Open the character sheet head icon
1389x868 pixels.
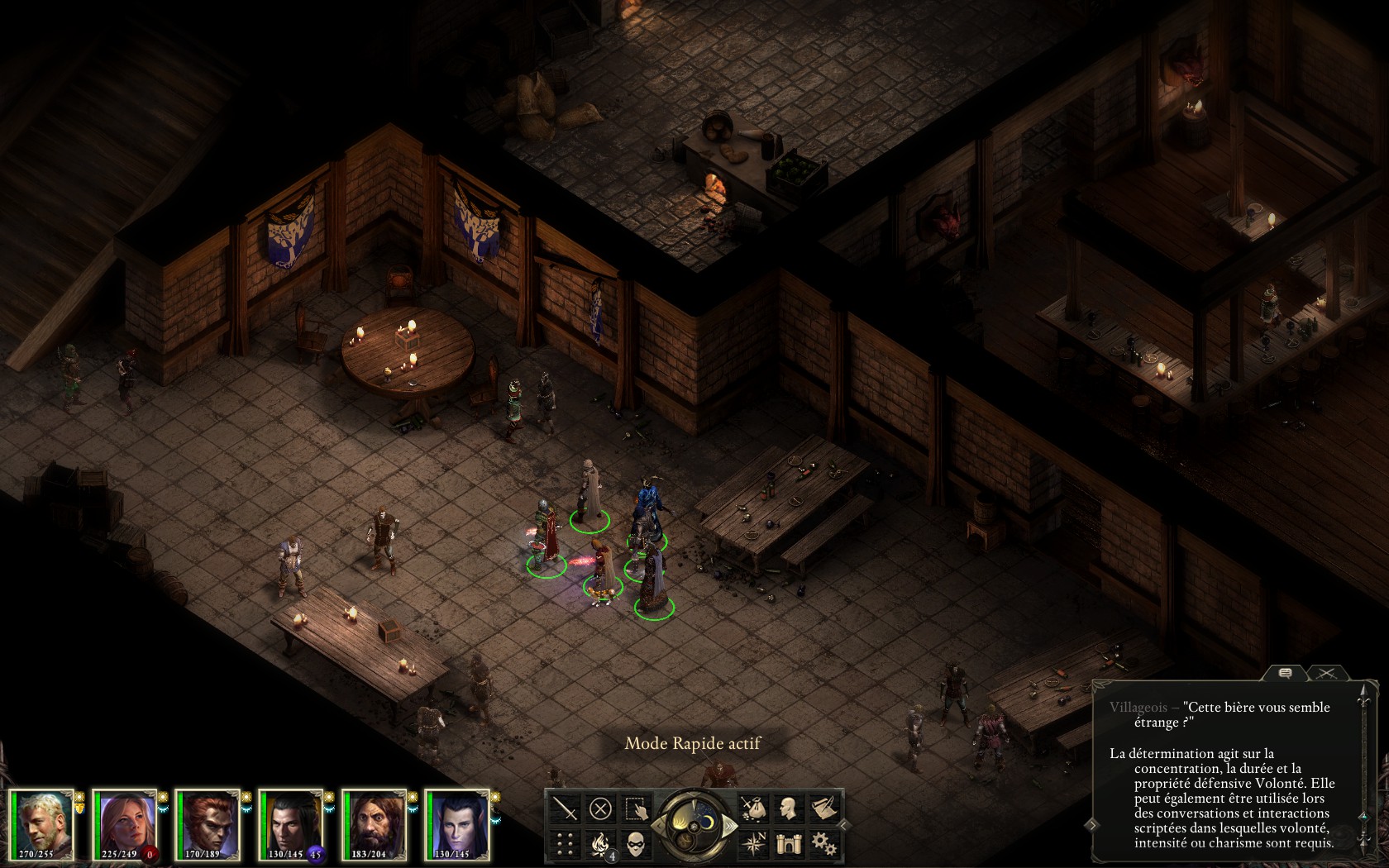(789, 808)
